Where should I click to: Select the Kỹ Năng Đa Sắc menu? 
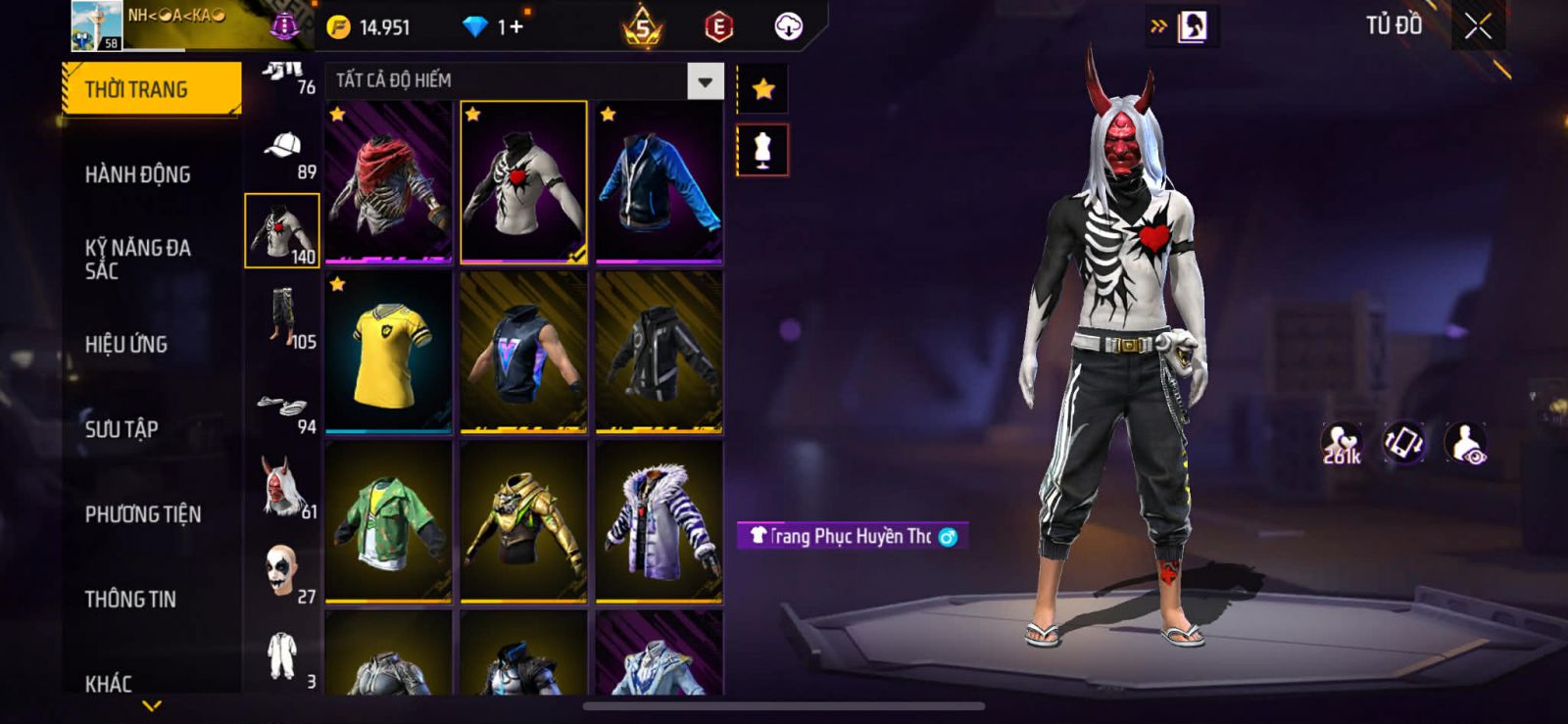(137, 259)
